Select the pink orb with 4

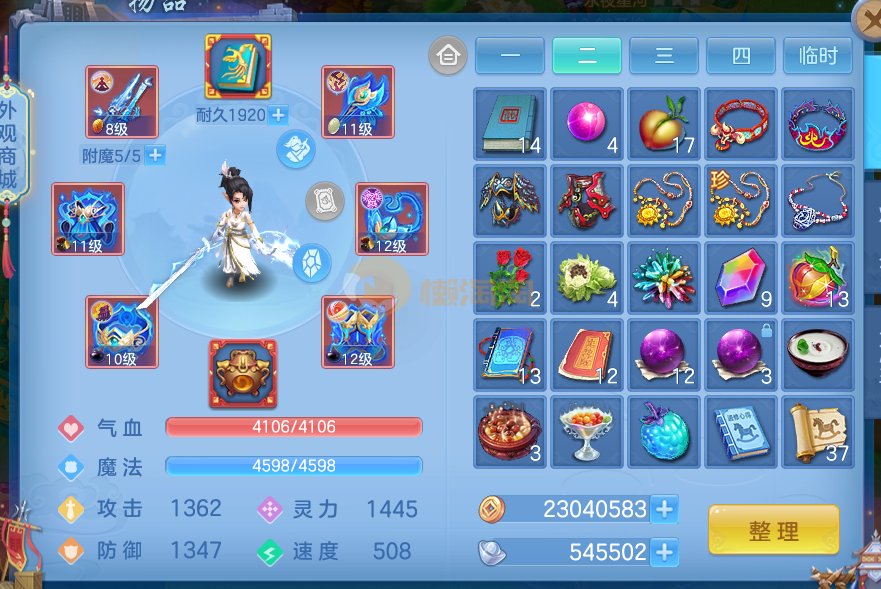coord(587,123)
